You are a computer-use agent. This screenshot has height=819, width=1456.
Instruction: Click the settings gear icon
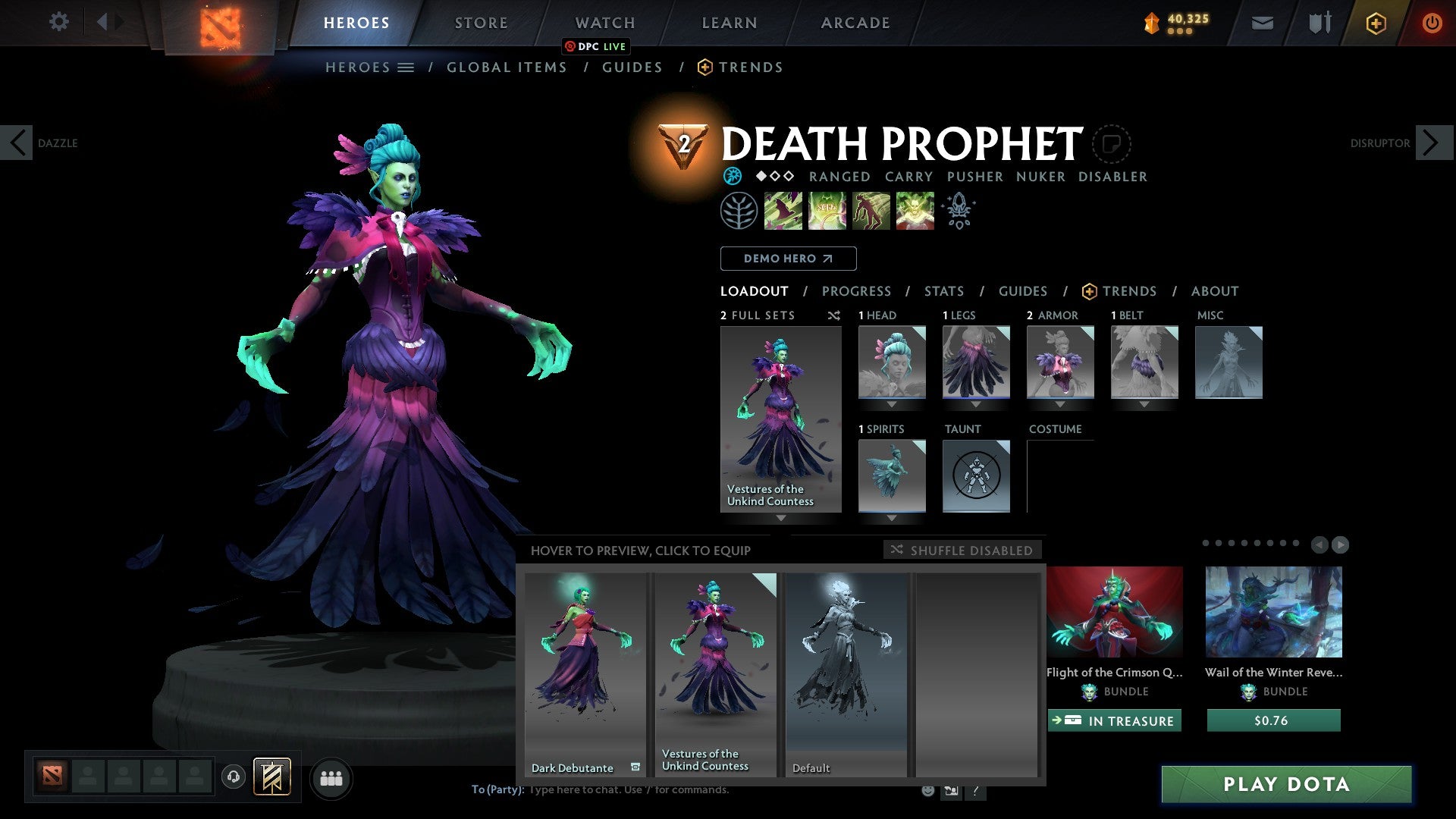[x=59, y=22]
